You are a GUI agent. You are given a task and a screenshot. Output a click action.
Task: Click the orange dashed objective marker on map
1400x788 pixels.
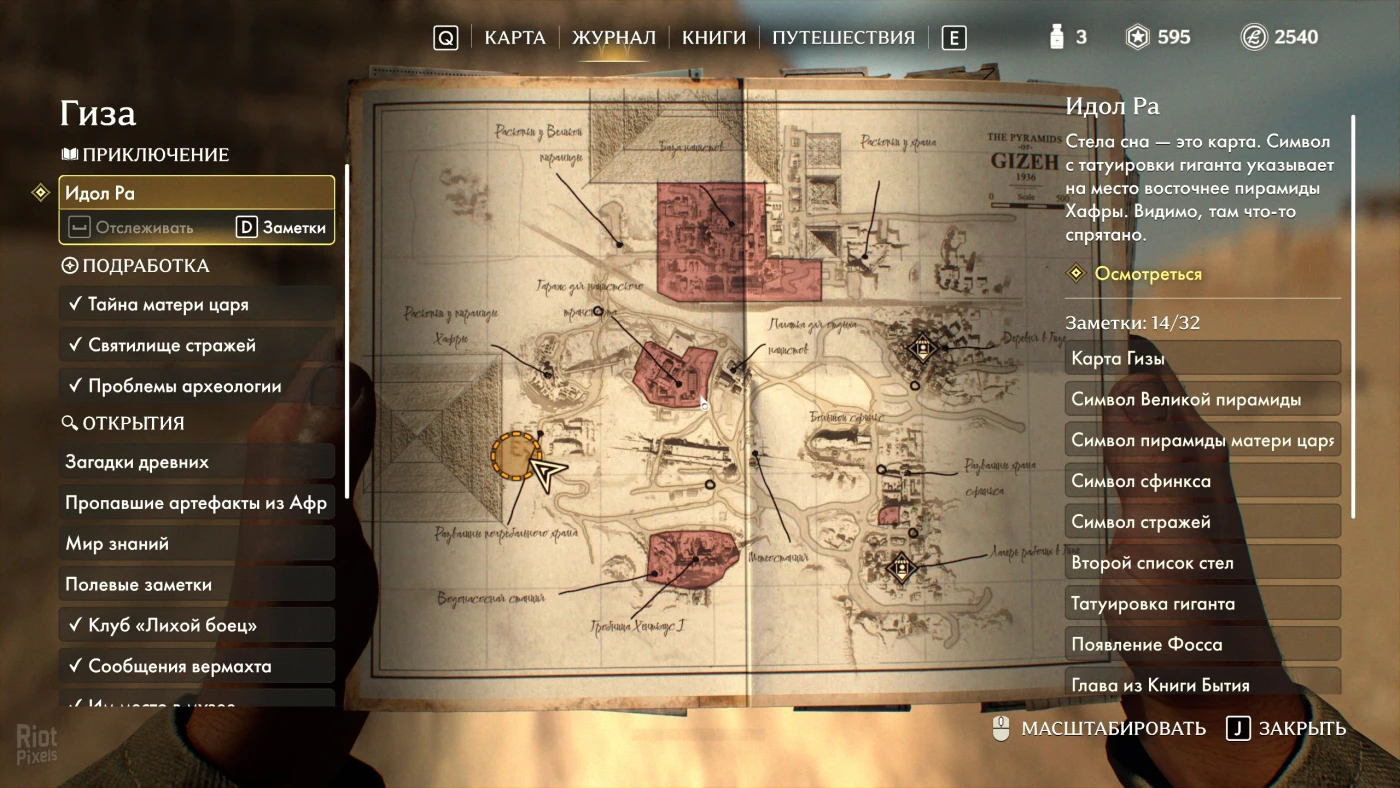point(516,457)
